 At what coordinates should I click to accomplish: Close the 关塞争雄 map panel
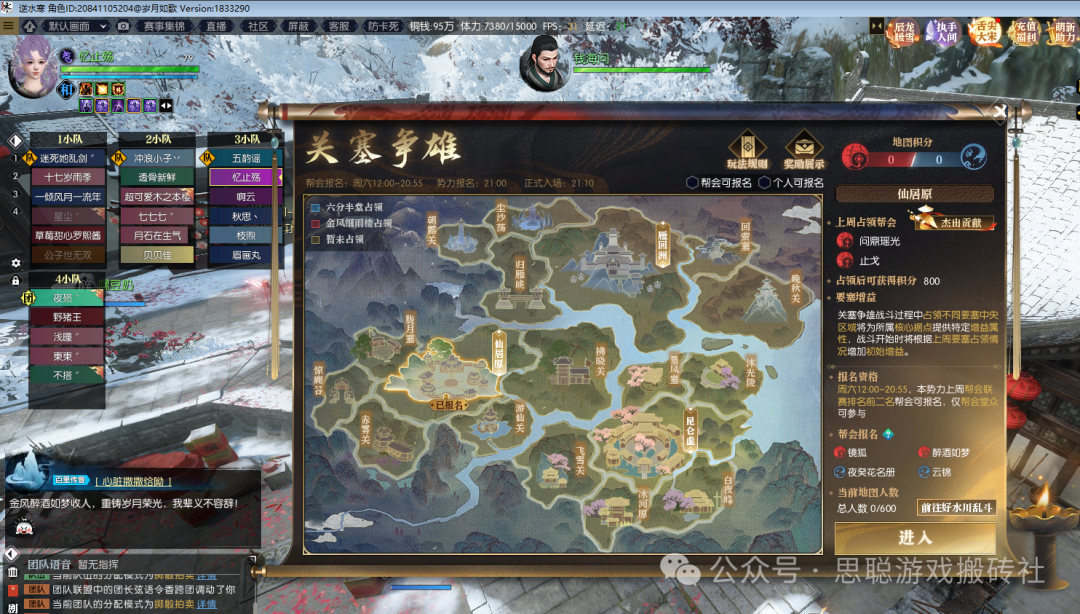click(x=998, y=112)
